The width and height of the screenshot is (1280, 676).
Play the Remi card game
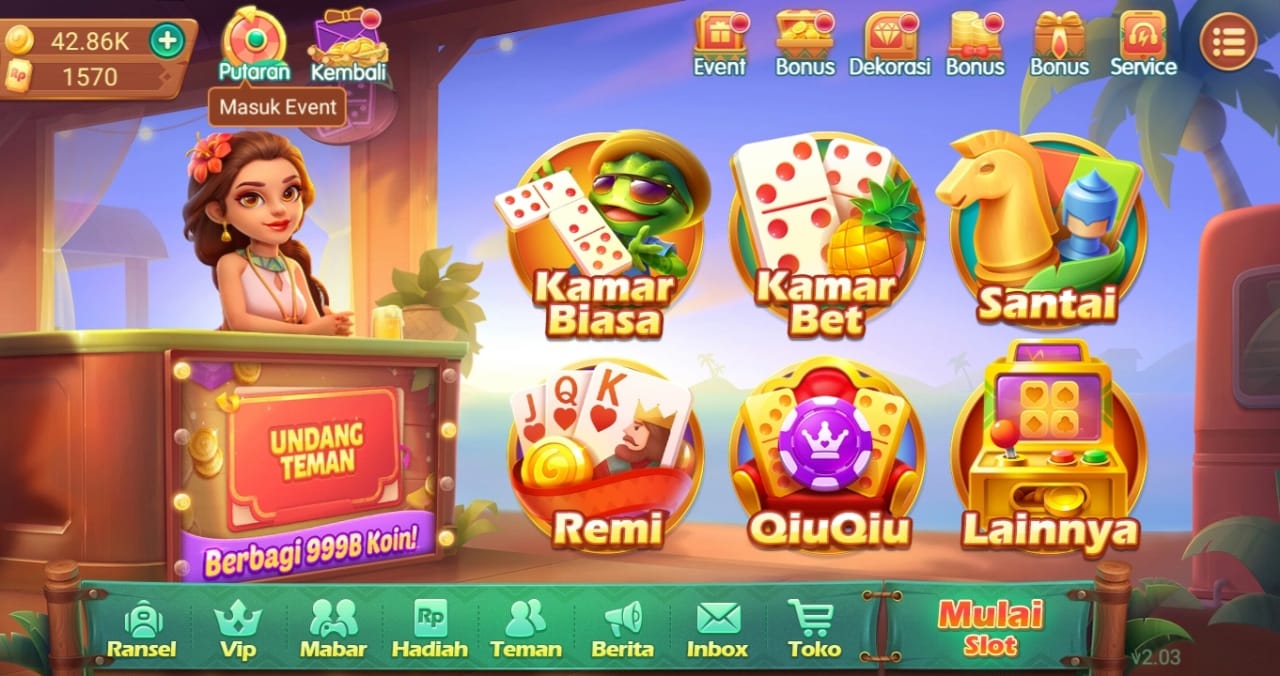click(x=606, y=455)
